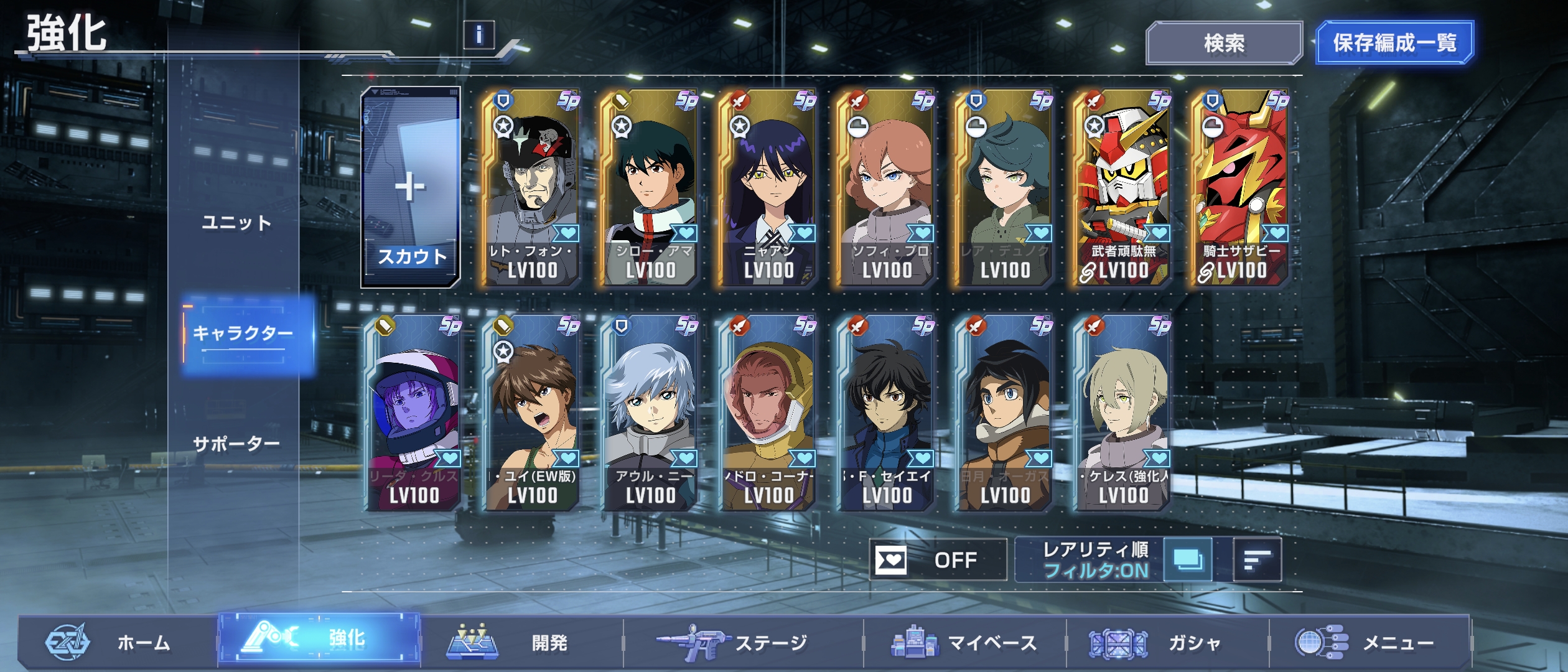
Task: Open the メニュー menu
Action: tap(1369, 642)
